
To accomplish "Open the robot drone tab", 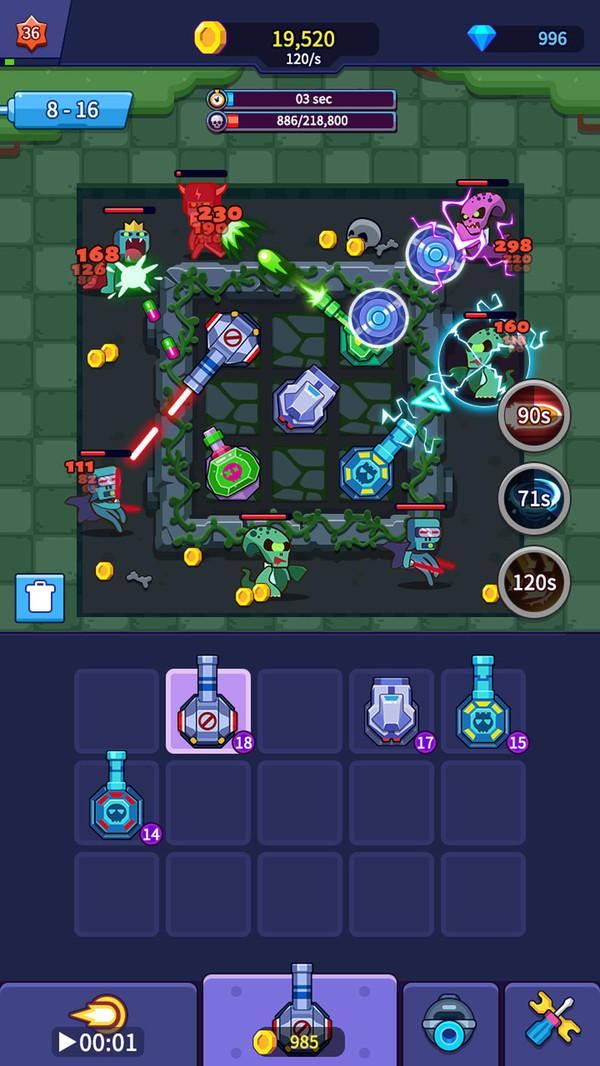I will (450, 1022).
